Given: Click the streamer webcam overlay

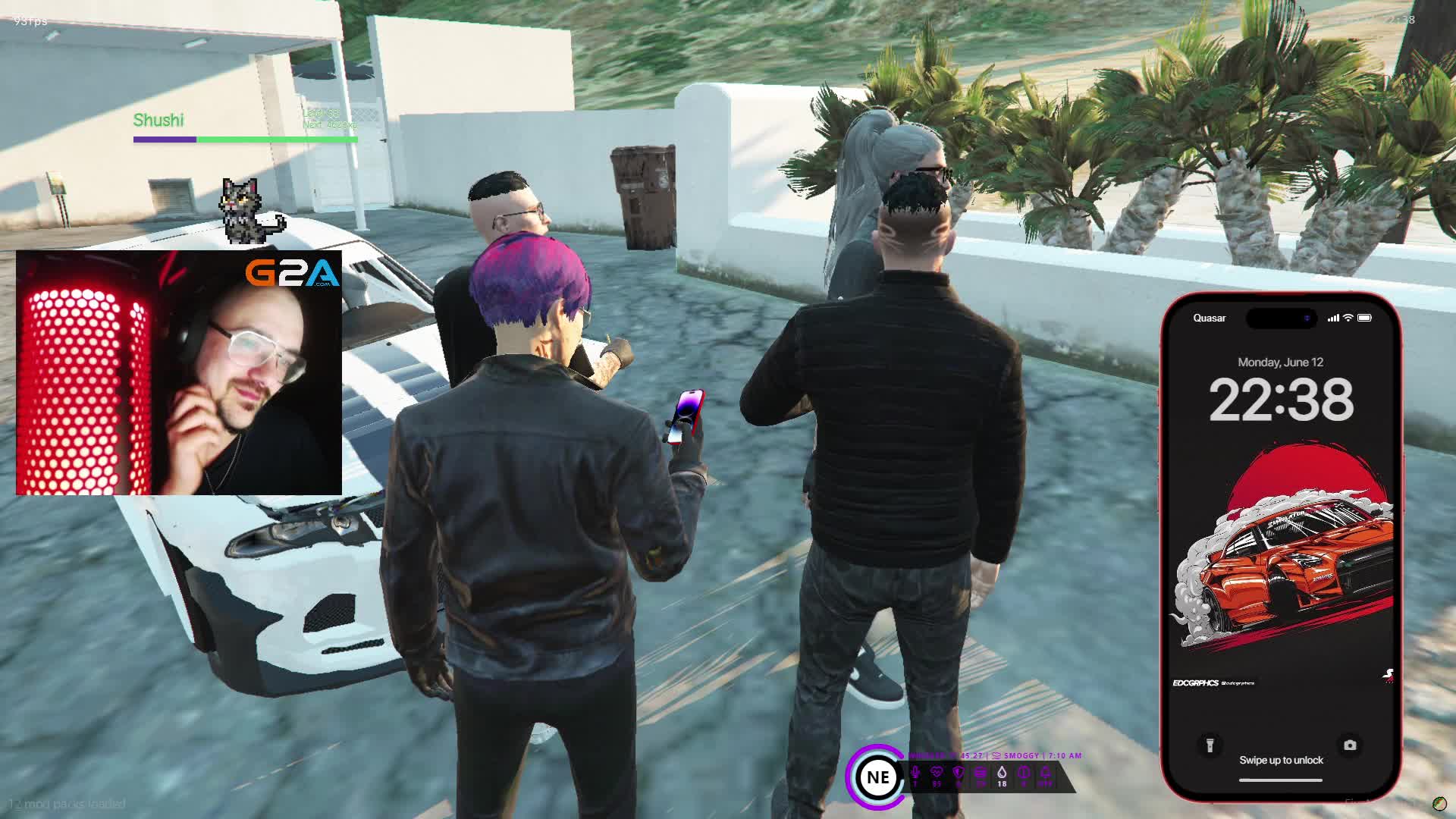Looking at the screenshot, I should point(179,373).
